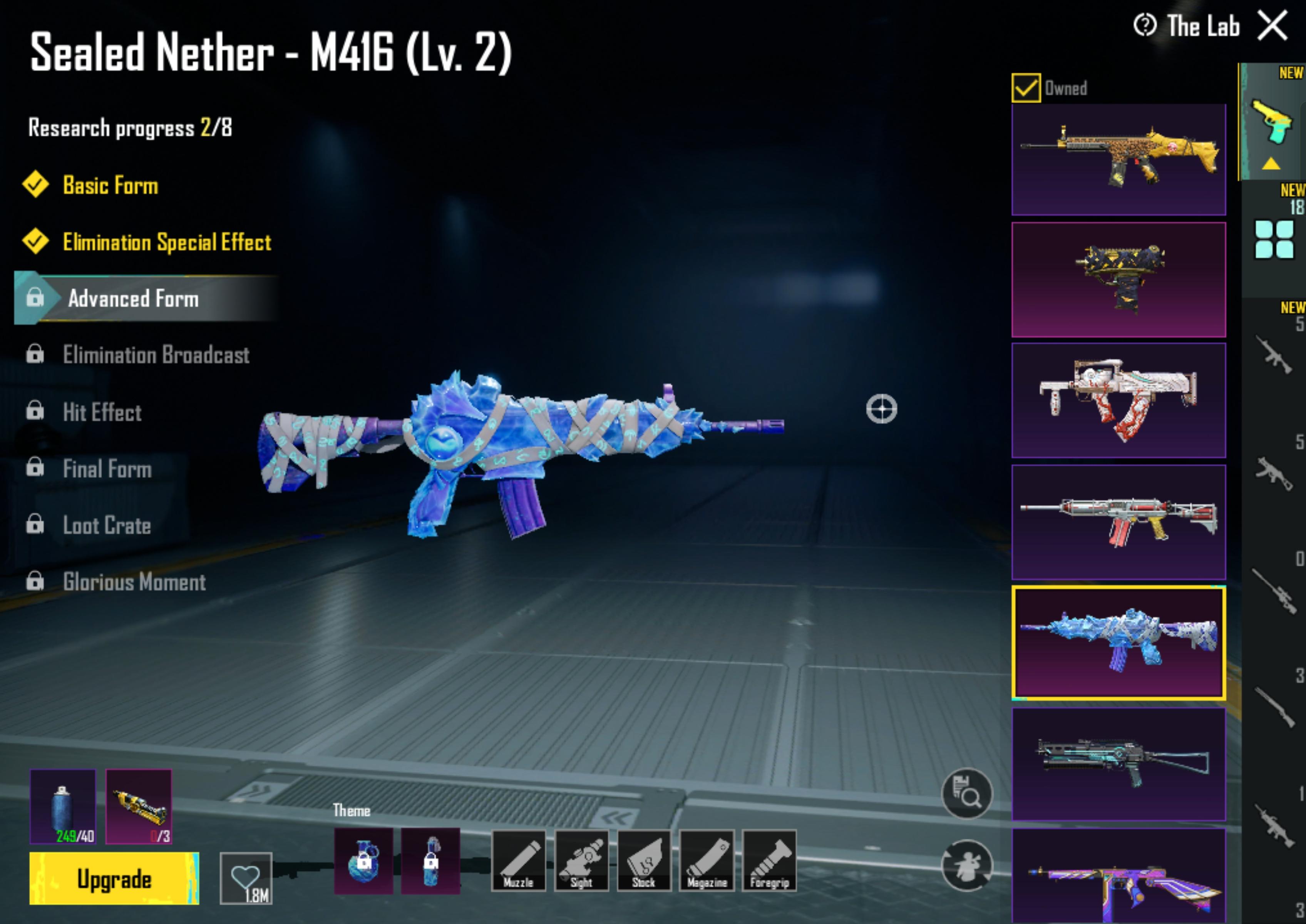Select the Advanced Form research stage
The image size is (1306, 924).
[x=133, y=299]
